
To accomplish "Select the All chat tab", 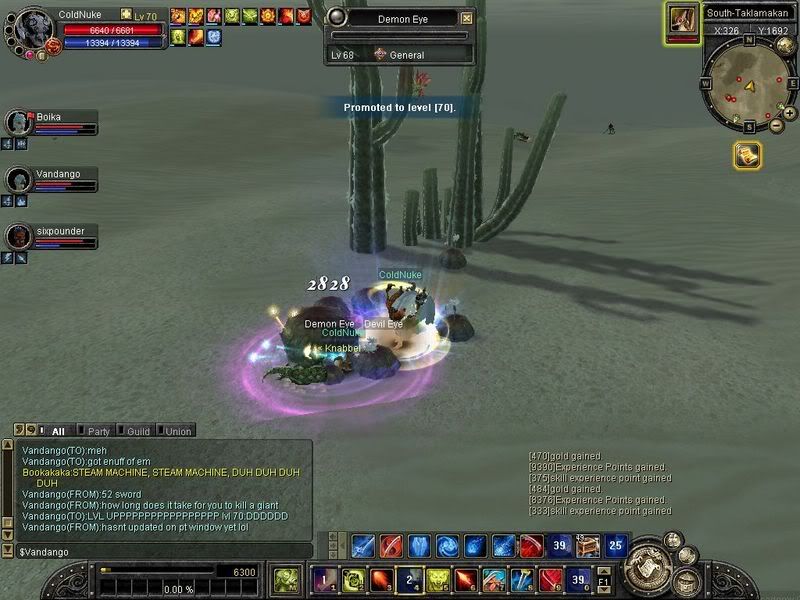I will (x=57, y=431).
